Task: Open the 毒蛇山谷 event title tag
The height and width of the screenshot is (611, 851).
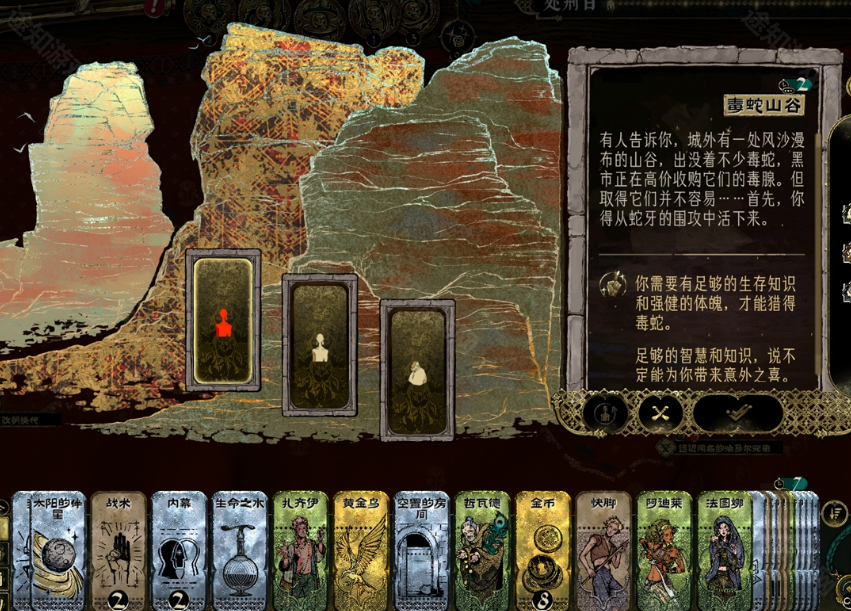Action: (x=769, y=106)
